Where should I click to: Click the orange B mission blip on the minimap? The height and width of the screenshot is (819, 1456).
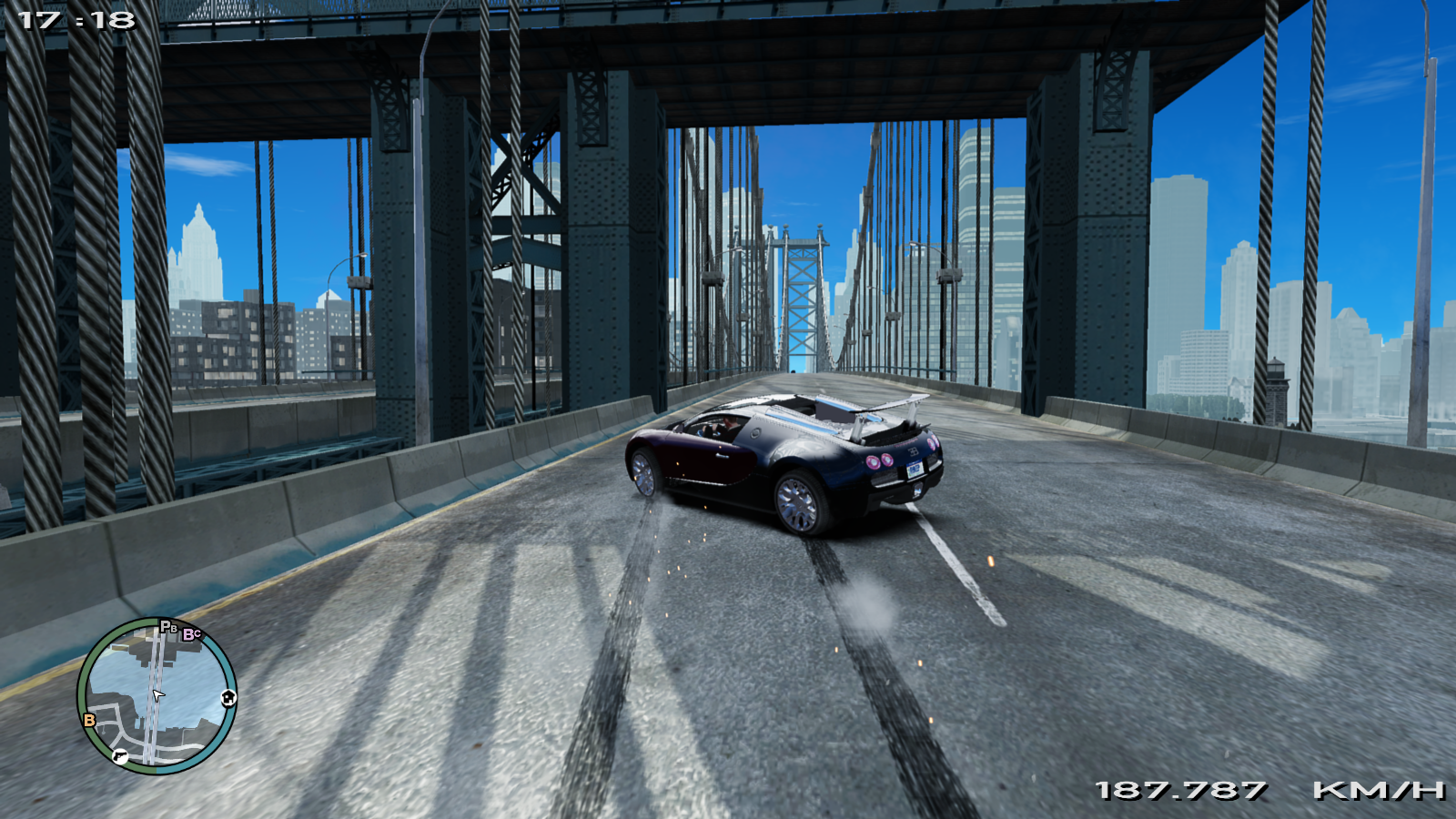89,720
